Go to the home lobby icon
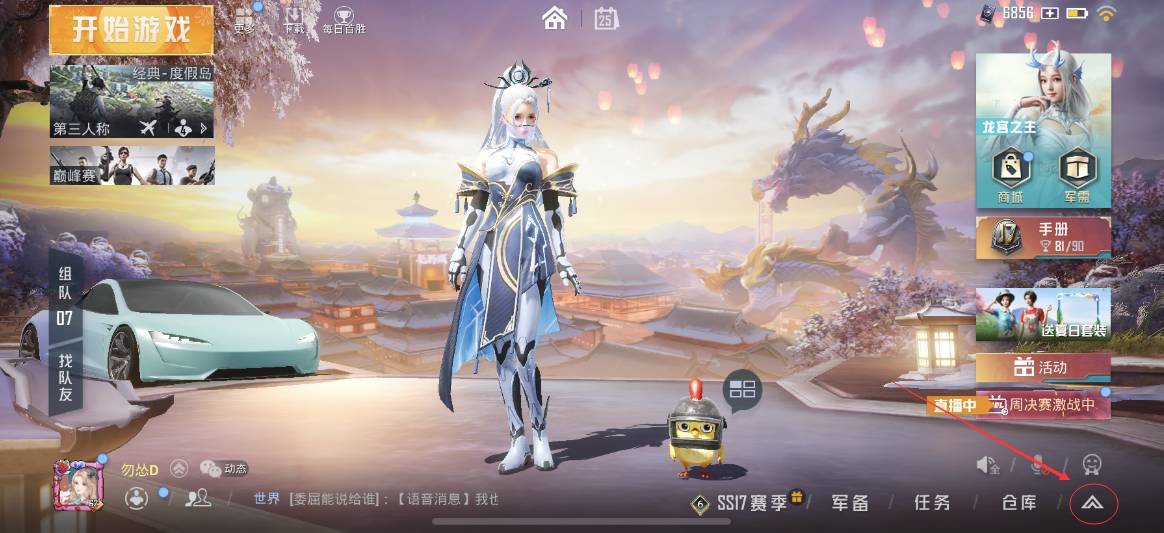This screenshot has height=533, width=1164. (555, 18)
